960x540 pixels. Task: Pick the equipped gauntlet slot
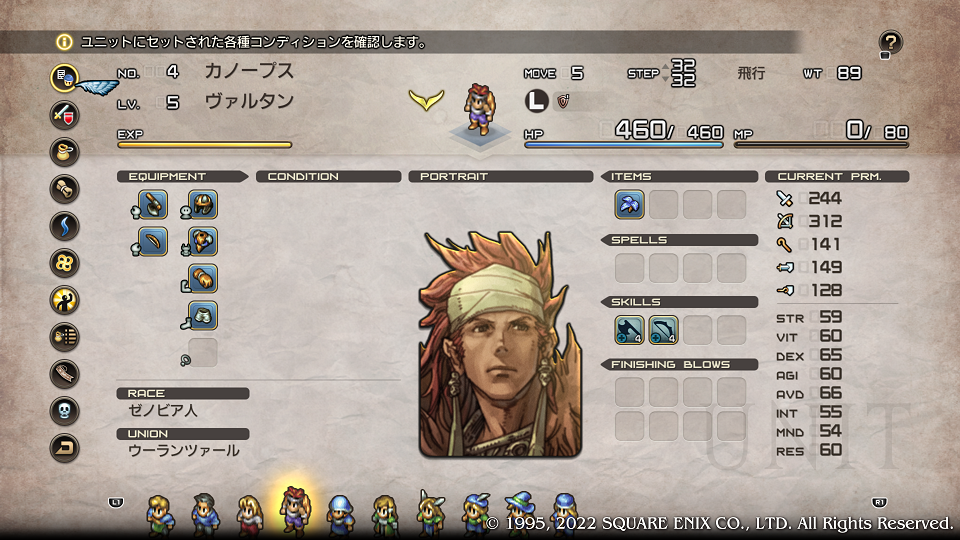click(203, 279)
